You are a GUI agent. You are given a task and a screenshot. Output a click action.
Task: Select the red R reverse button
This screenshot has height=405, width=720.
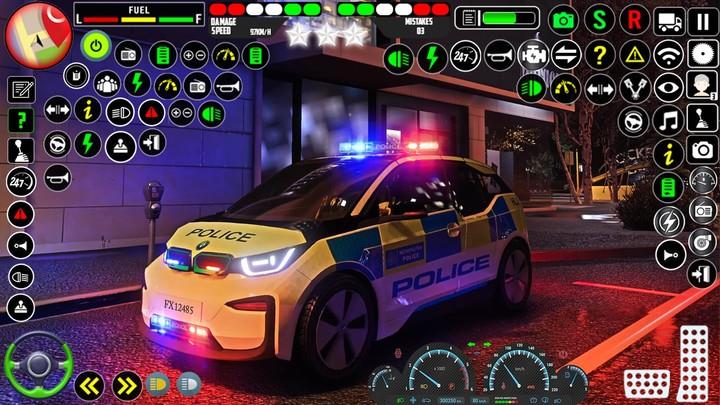[632, 19]
